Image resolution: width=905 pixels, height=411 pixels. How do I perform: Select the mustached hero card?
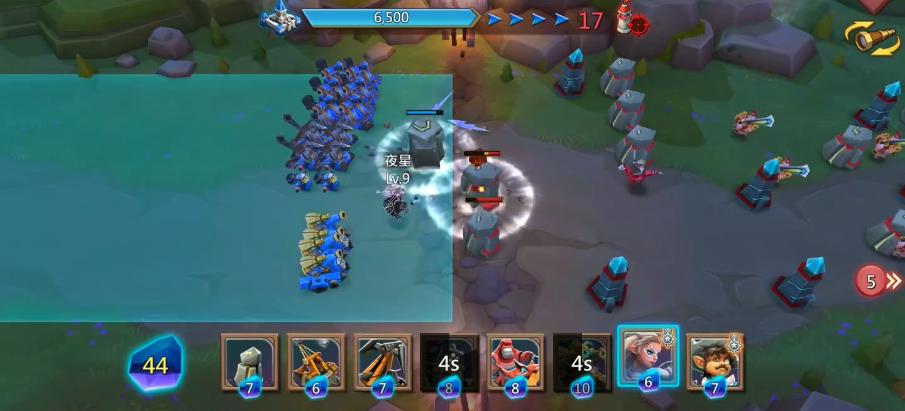[x=714, y=361]
